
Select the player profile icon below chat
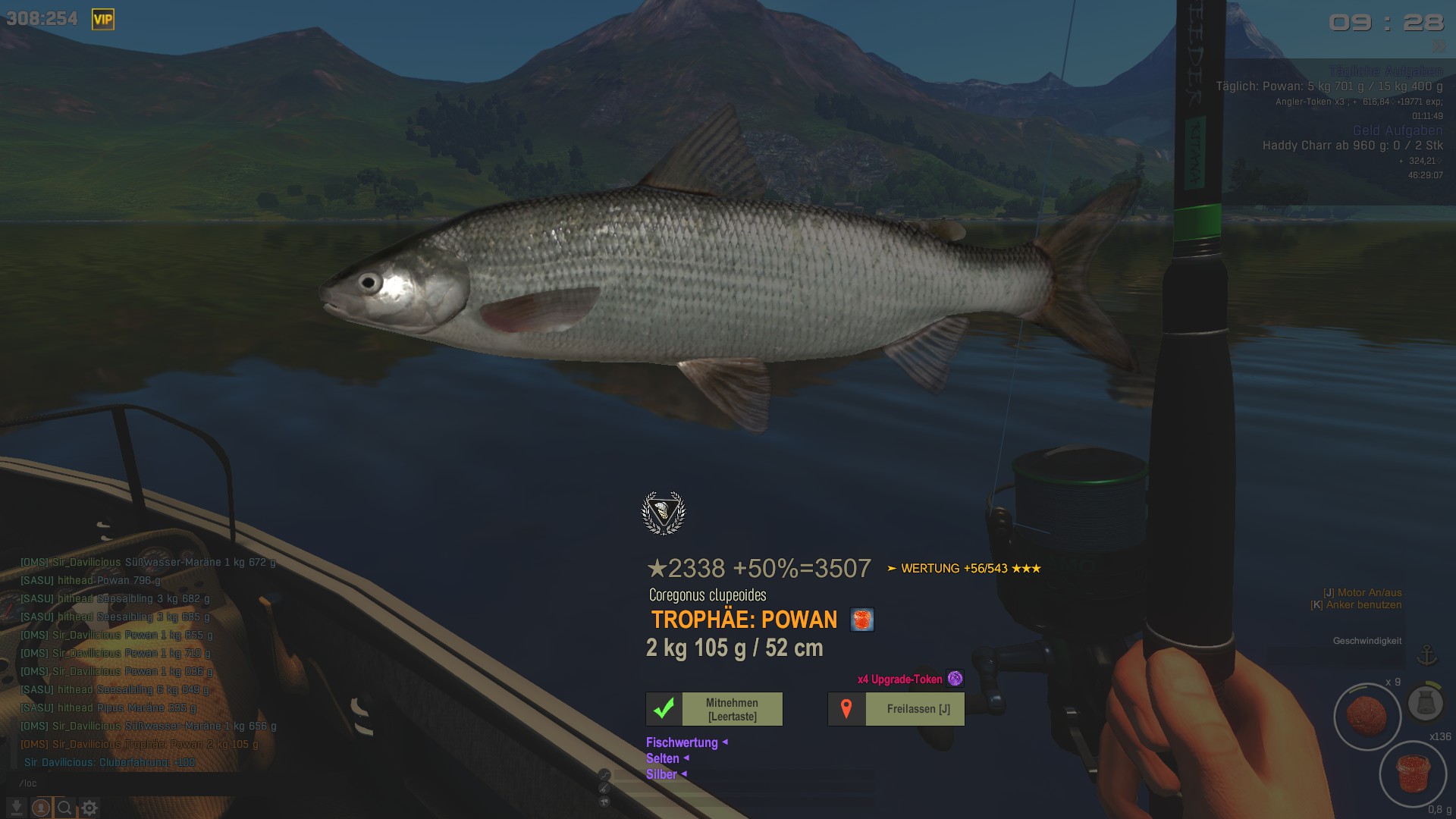click(41, 808)
